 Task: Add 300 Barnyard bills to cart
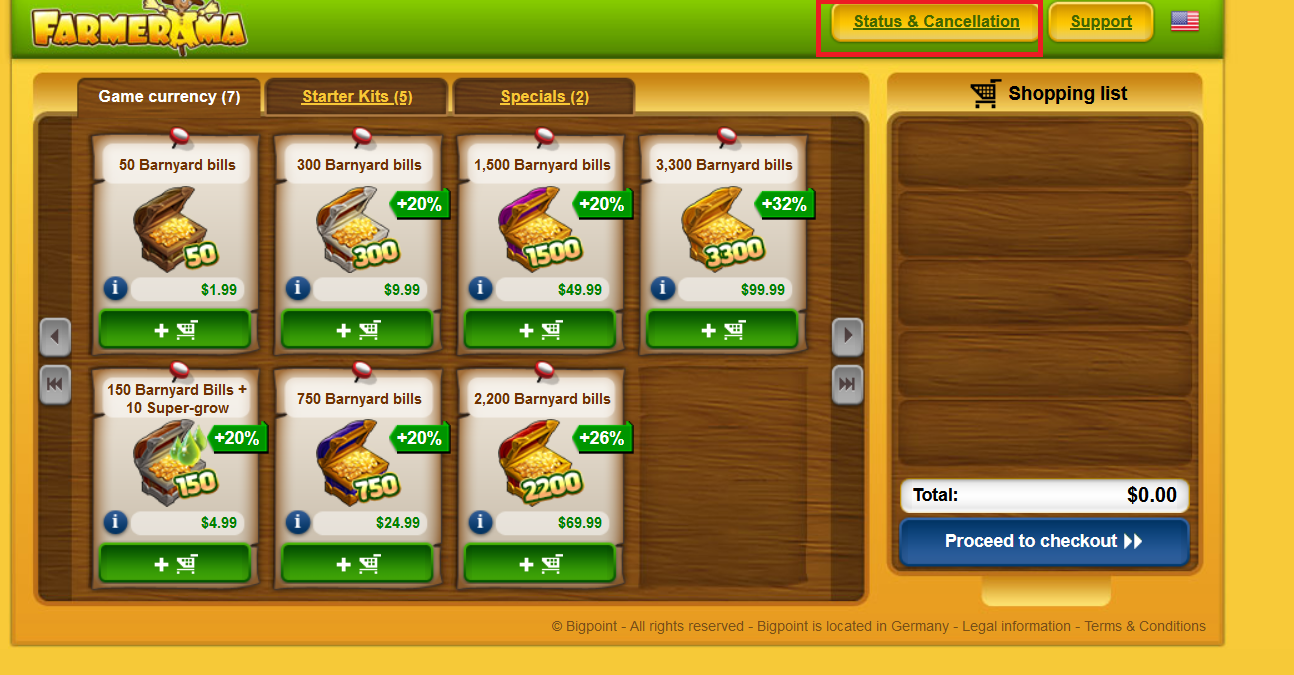tap(357, 329)
